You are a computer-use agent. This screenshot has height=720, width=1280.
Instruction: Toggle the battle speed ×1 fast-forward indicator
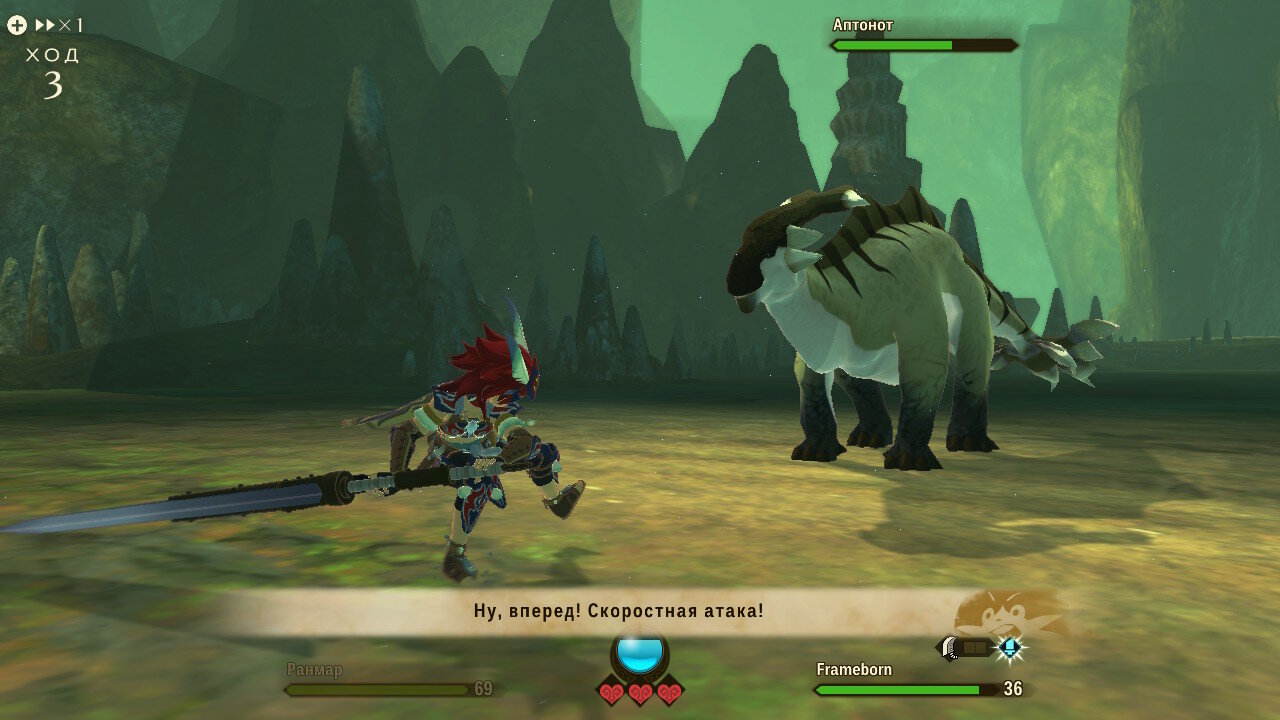[x=59, y=25]
